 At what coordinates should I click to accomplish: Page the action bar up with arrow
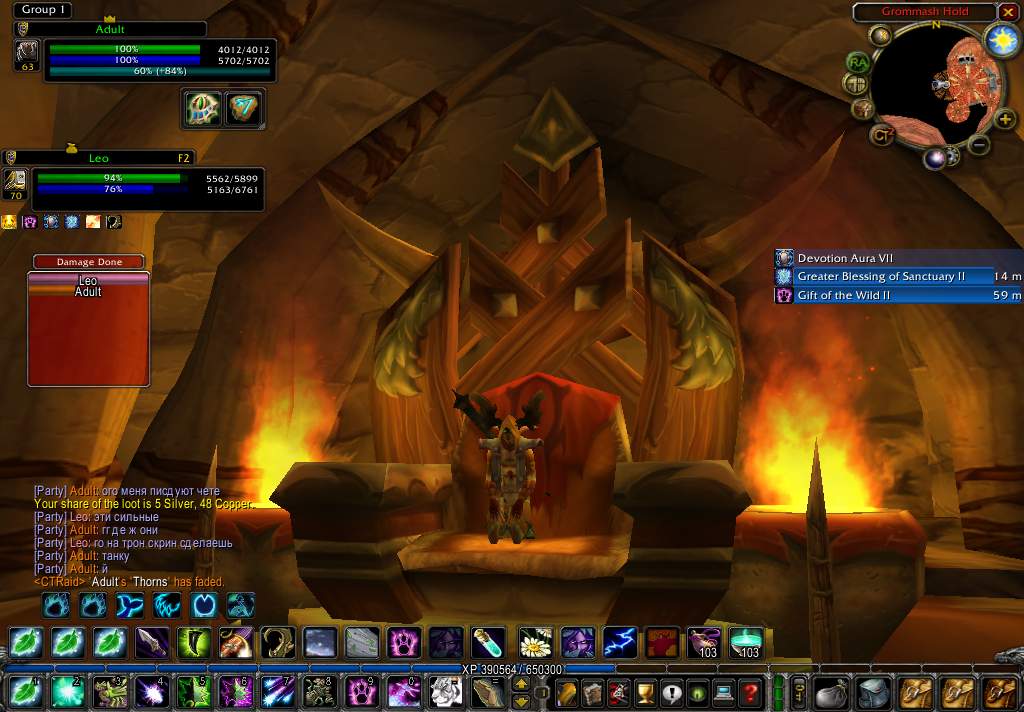pyautogui.click(x=521, y=684)
